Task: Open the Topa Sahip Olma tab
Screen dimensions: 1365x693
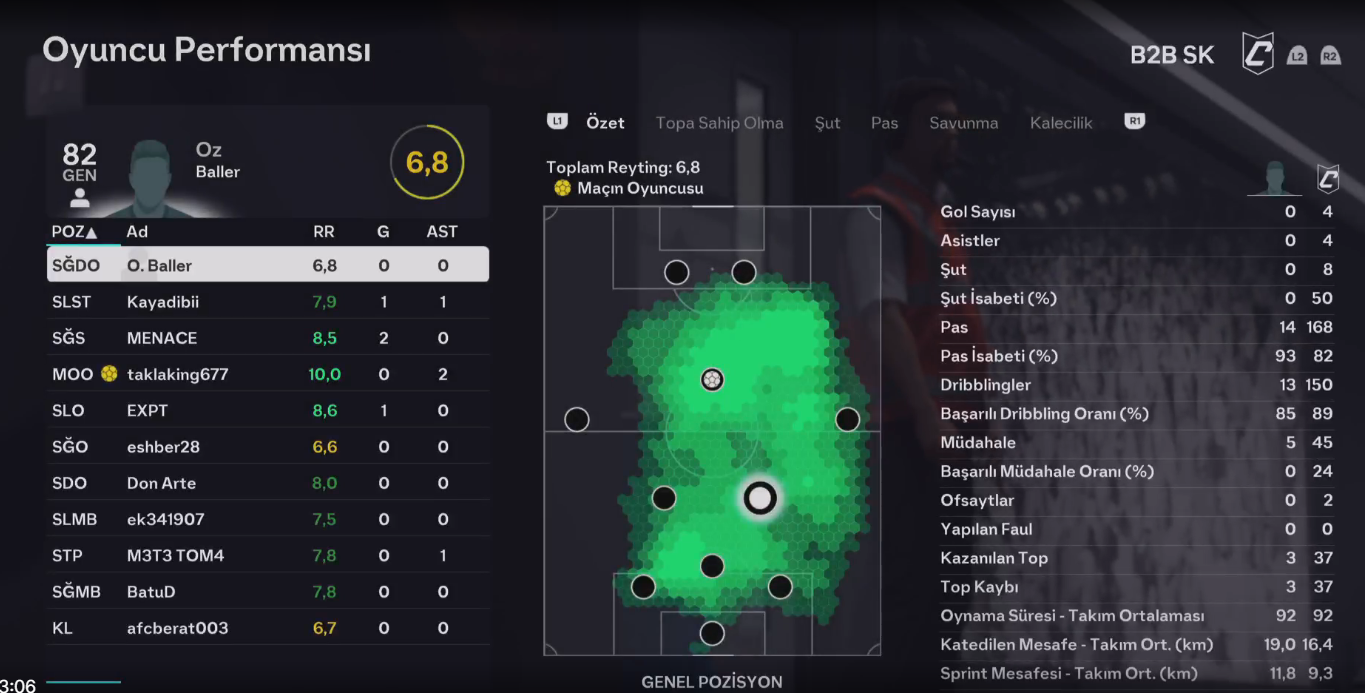Action: pos(719,123)
